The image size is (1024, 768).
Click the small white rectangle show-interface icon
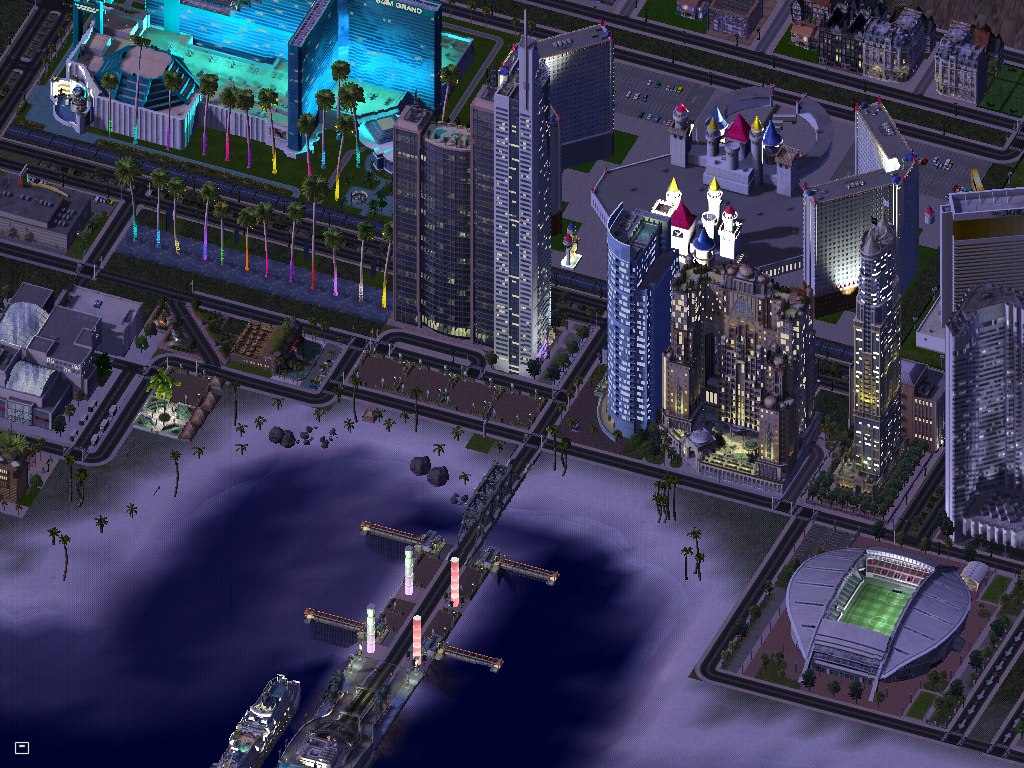click(x=22, y=747)
